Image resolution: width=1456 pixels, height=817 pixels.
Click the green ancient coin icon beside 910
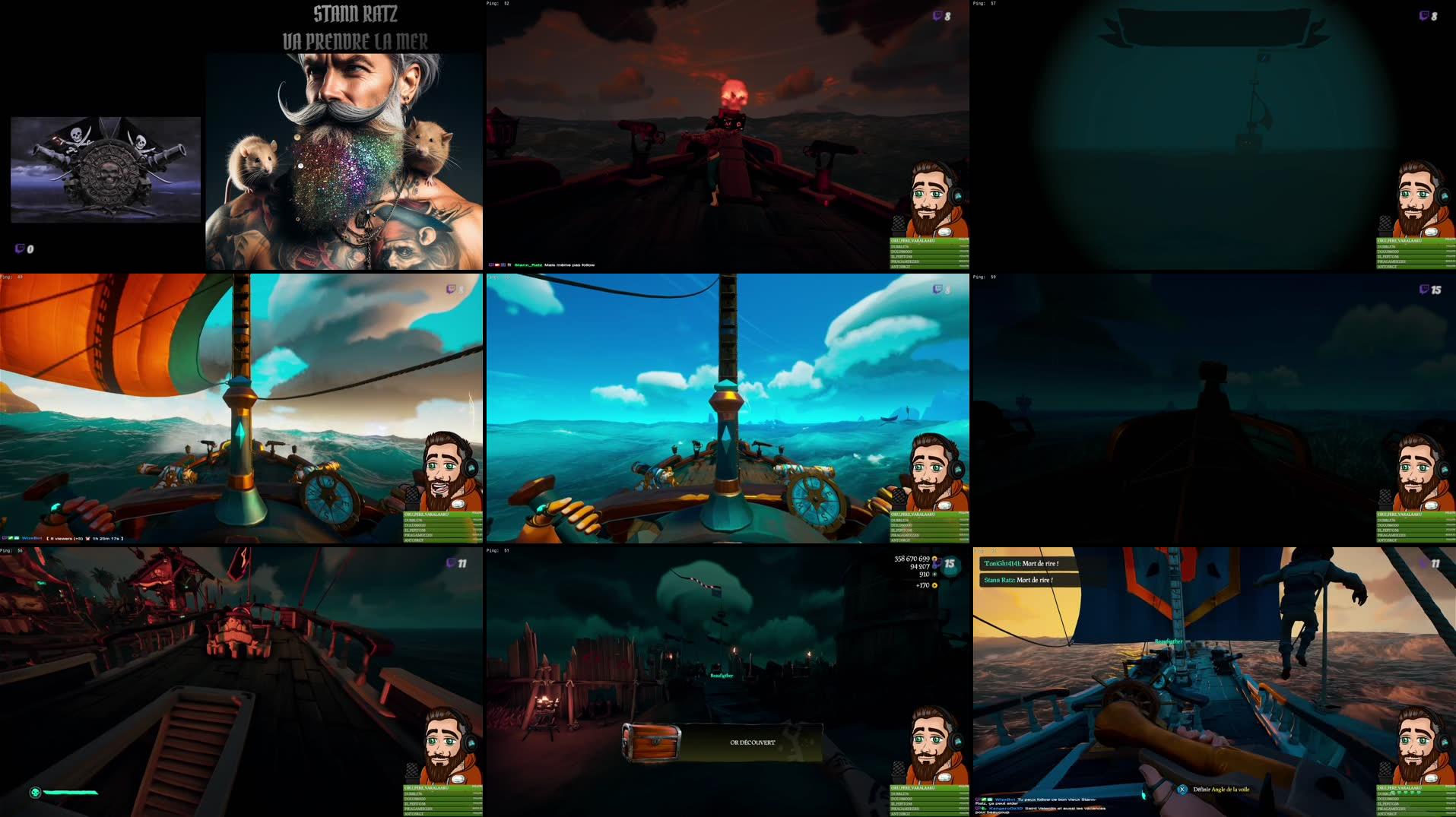coord(934,575)
